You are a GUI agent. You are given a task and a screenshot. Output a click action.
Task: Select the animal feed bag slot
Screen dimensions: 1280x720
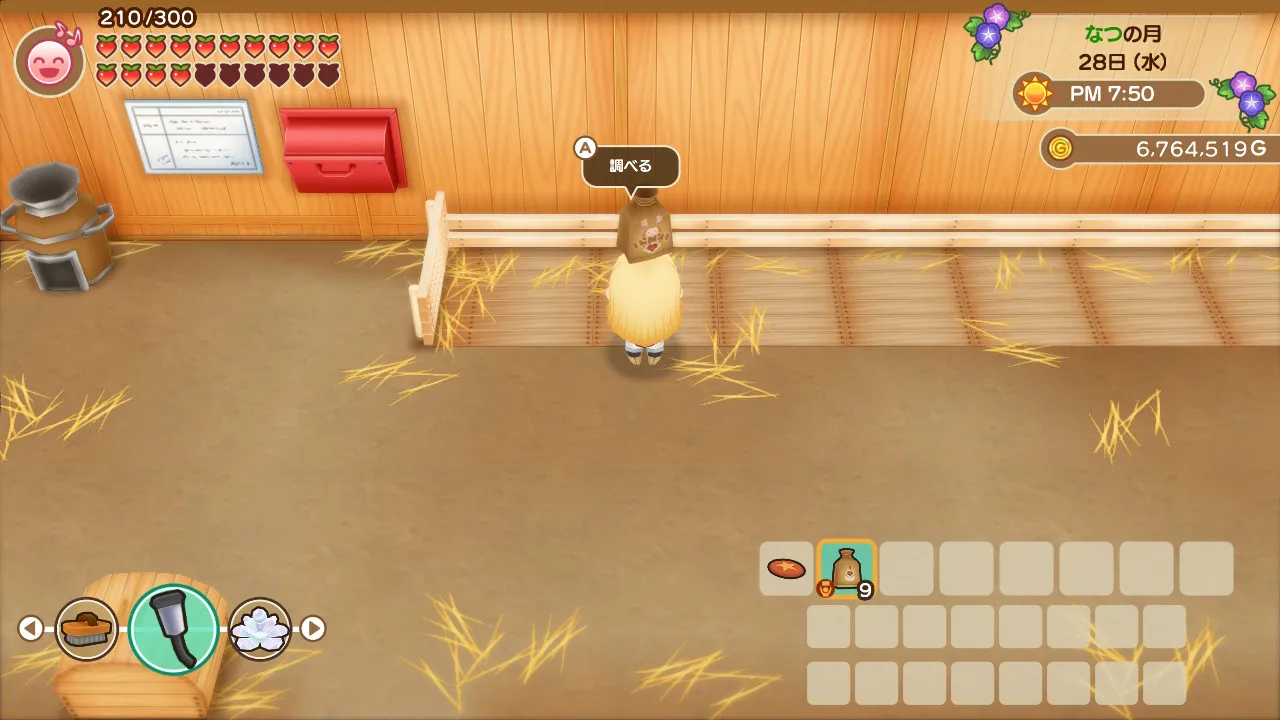pyautogui.click(x=847, y=568)
